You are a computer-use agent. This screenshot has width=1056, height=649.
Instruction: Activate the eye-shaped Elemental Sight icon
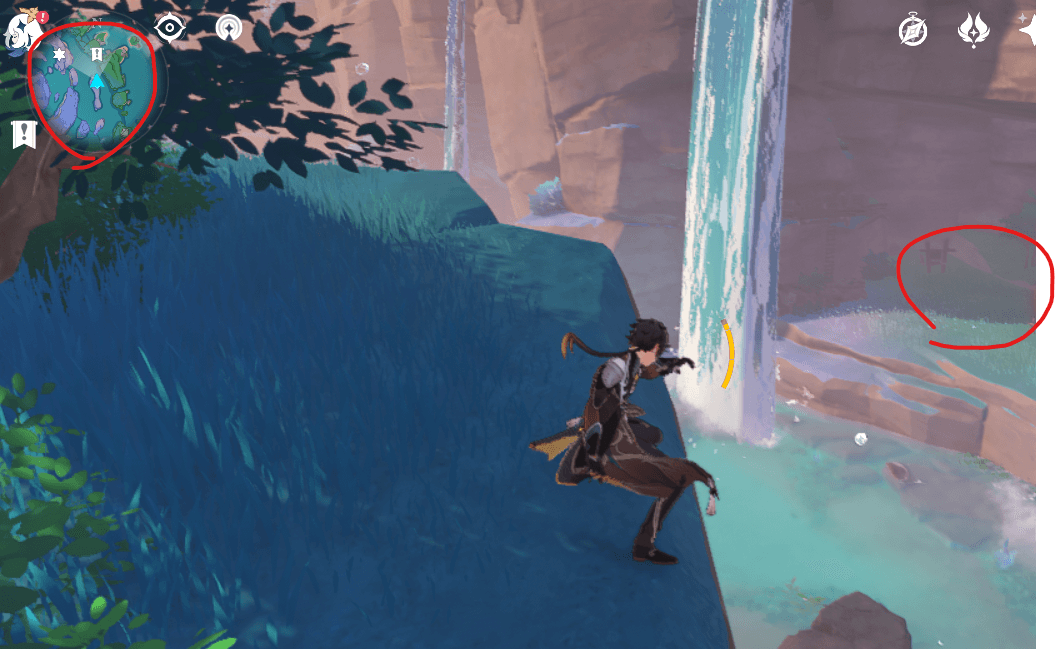click(x=170, y=28)
